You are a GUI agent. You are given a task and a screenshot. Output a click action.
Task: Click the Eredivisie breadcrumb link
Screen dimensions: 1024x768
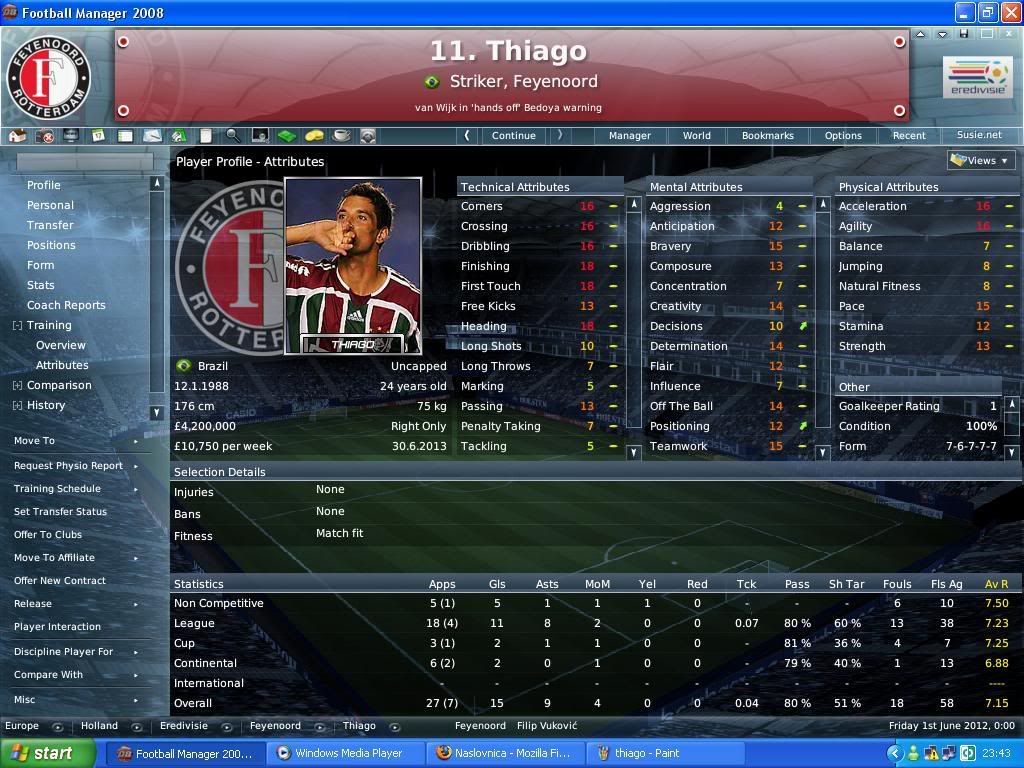tap(184, 726)
